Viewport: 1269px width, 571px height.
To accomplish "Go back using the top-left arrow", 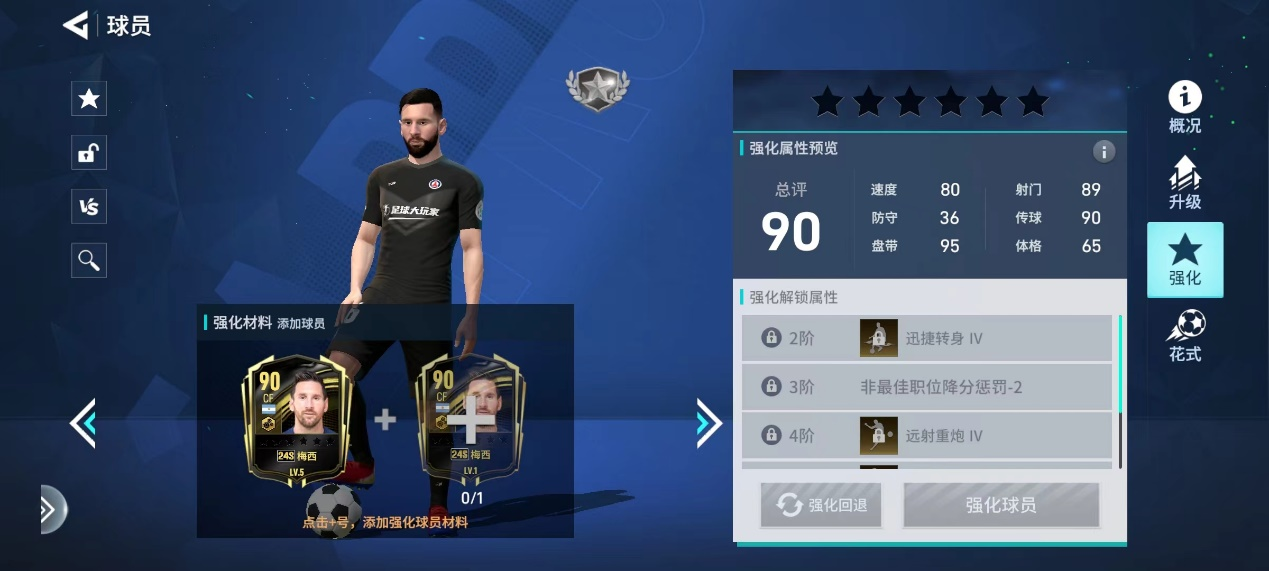I will (76, 25).
